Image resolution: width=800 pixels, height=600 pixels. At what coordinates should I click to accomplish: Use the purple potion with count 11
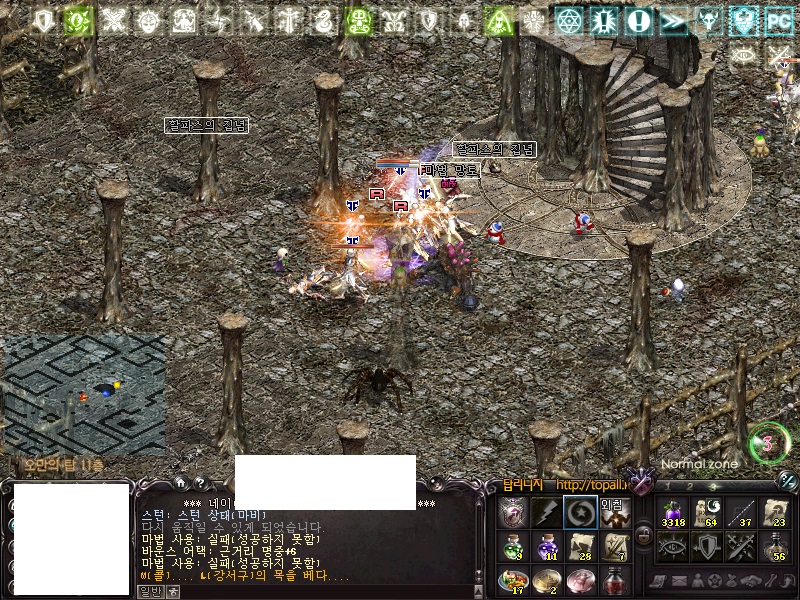click(x=546, y=546)
